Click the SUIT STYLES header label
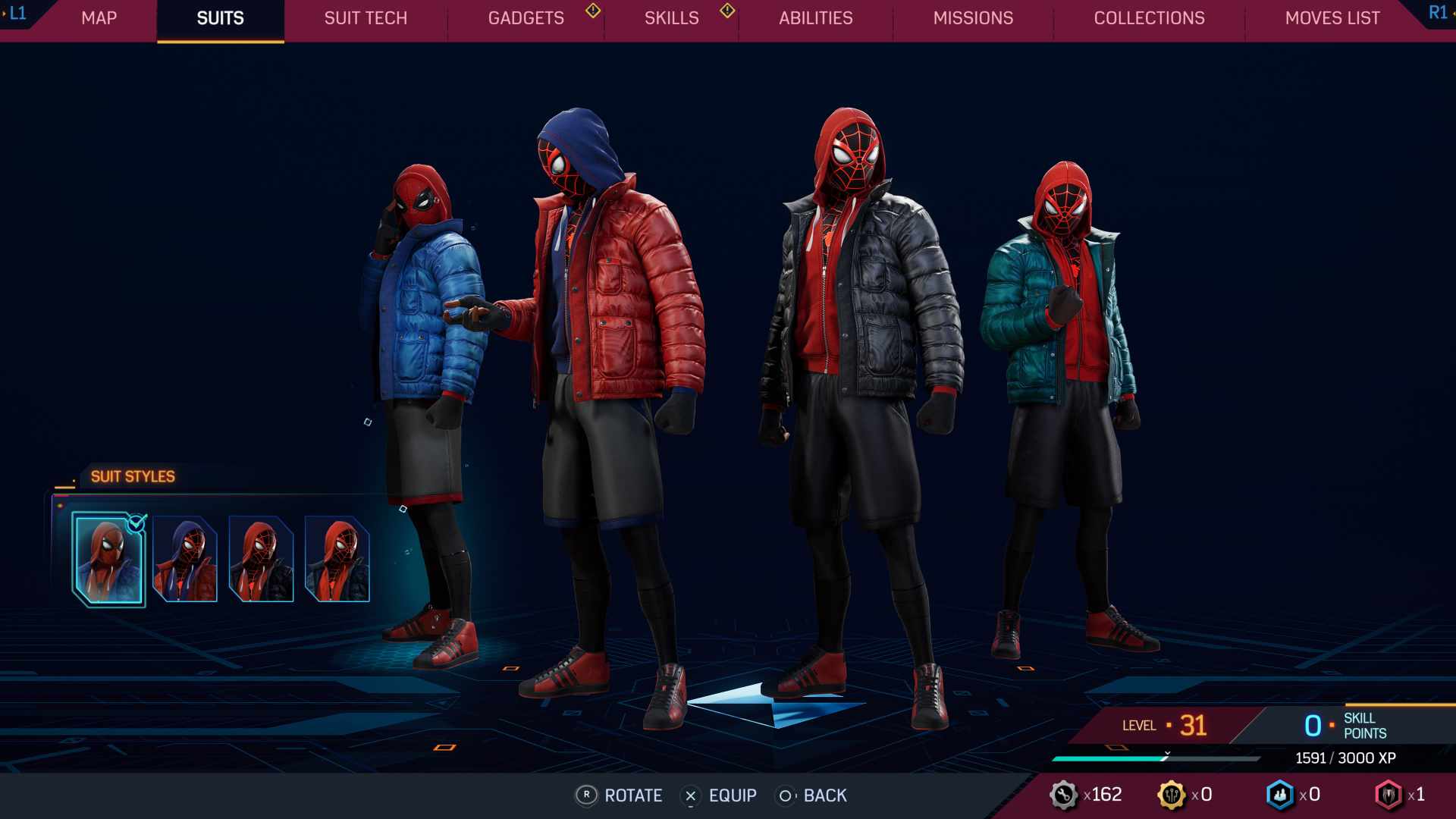The image size is (1456, 819). point(131,476)
